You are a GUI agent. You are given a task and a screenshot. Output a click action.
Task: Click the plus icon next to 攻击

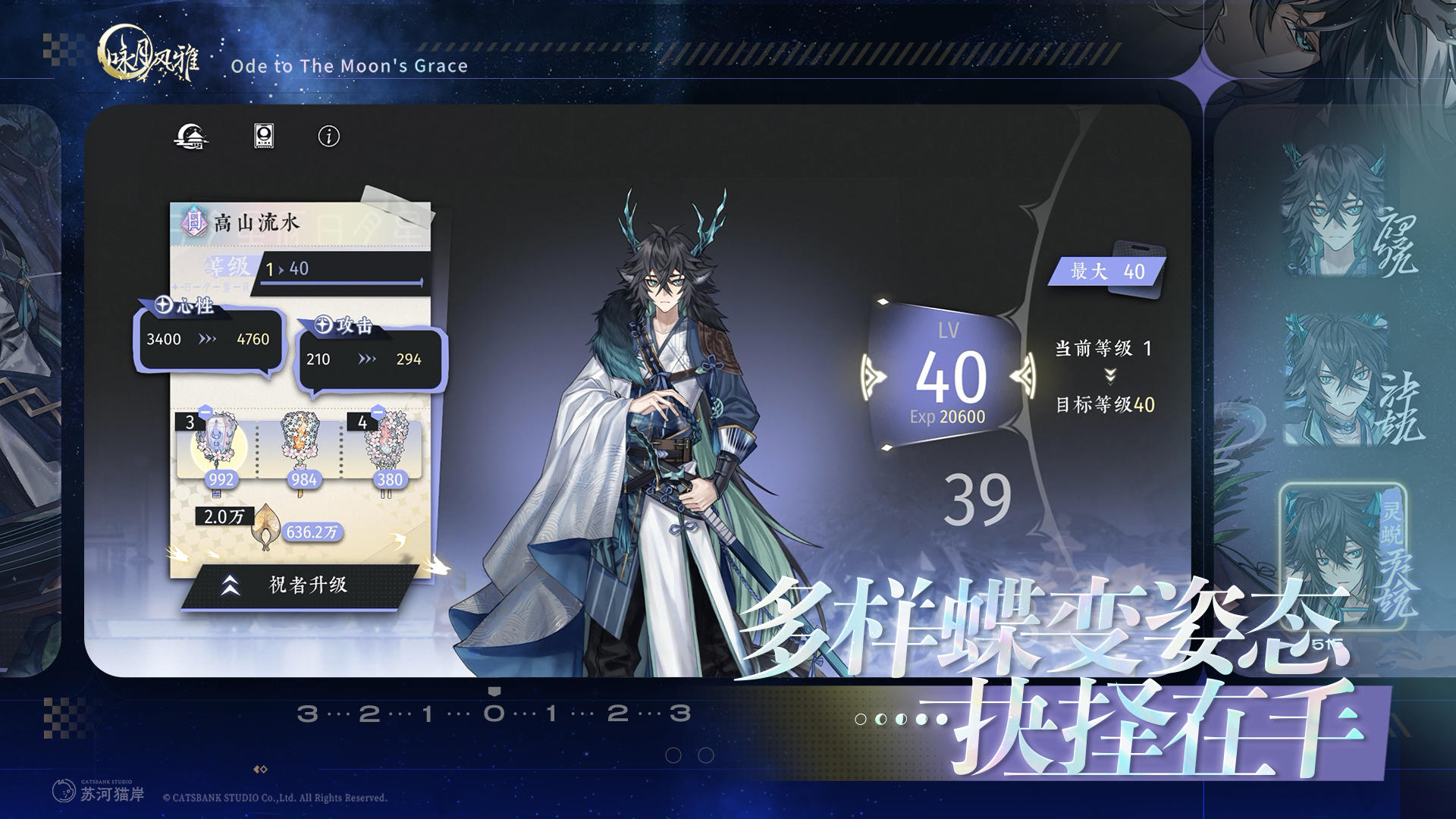click(324, 325)
